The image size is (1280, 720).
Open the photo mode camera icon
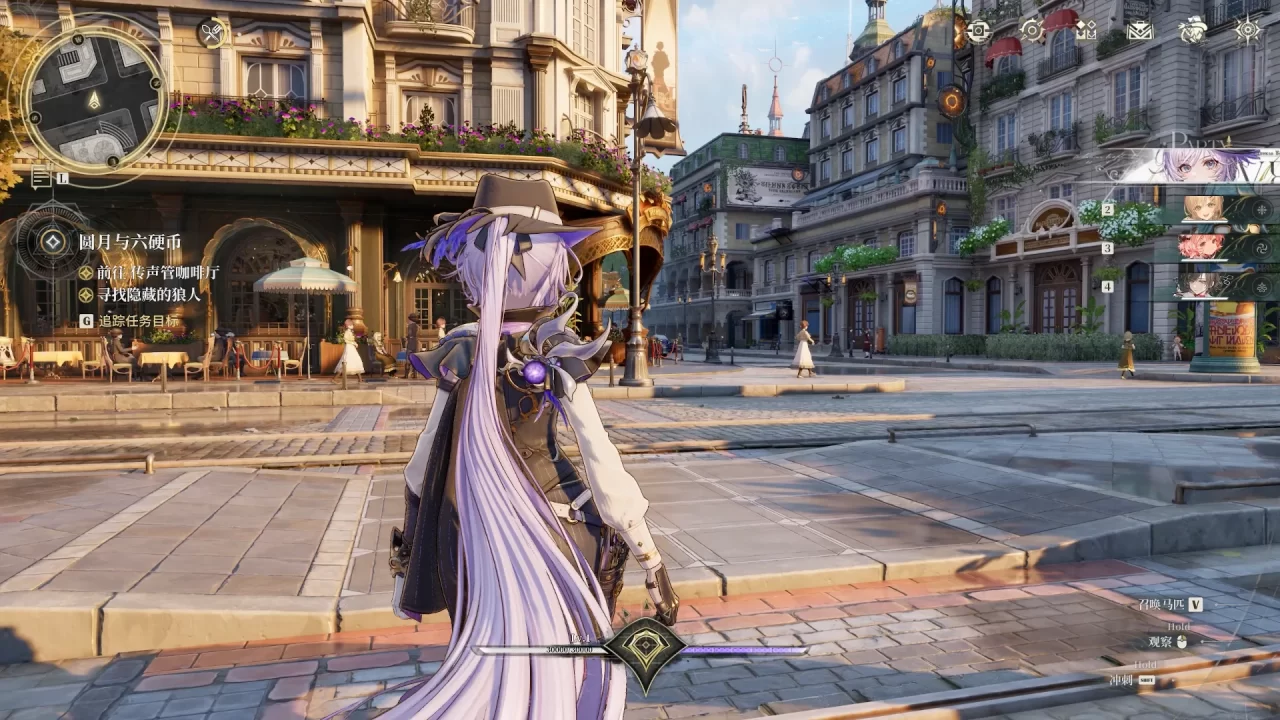point(978,30)
